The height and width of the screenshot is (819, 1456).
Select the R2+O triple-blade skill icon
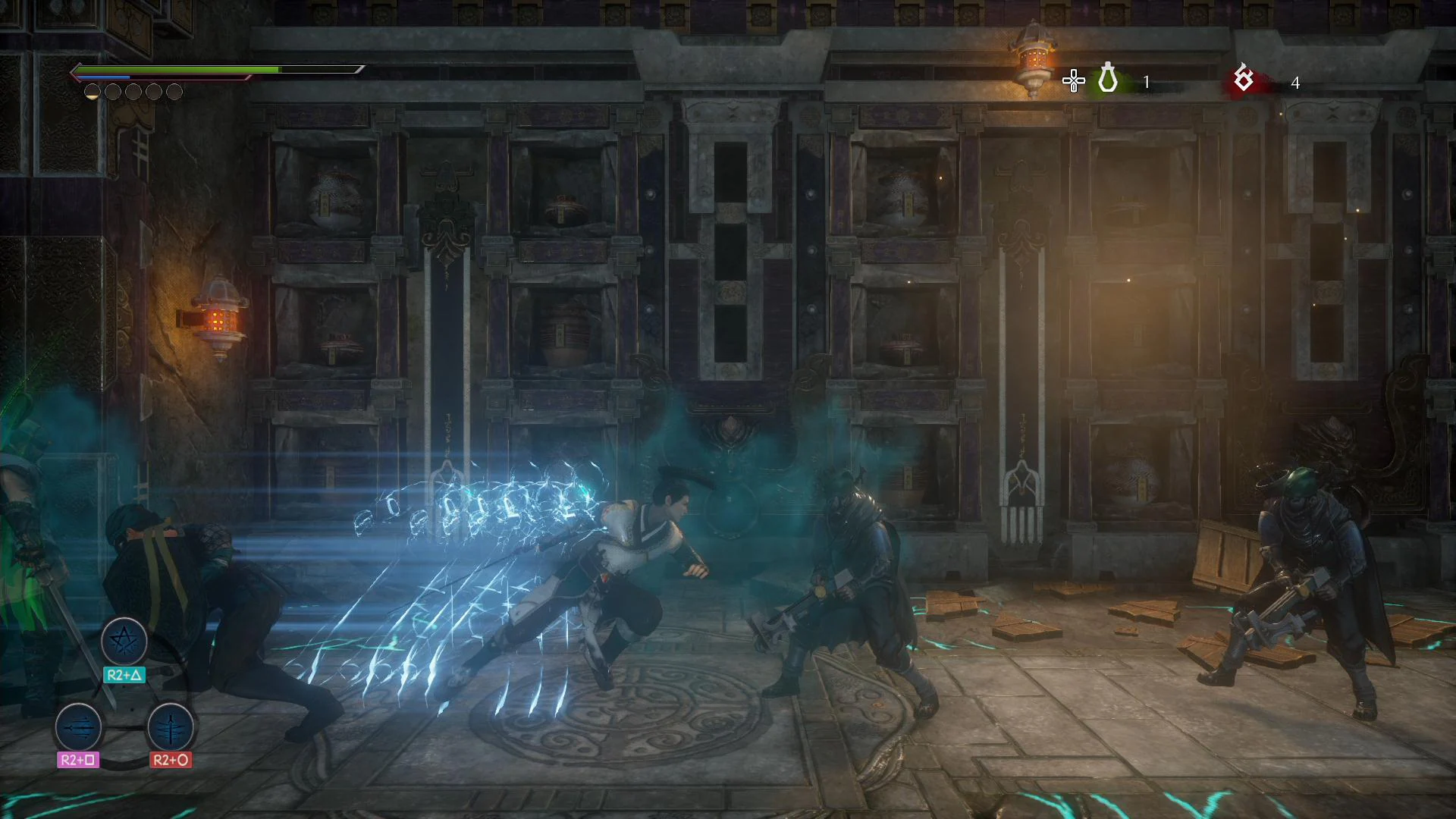pos(169,729)
